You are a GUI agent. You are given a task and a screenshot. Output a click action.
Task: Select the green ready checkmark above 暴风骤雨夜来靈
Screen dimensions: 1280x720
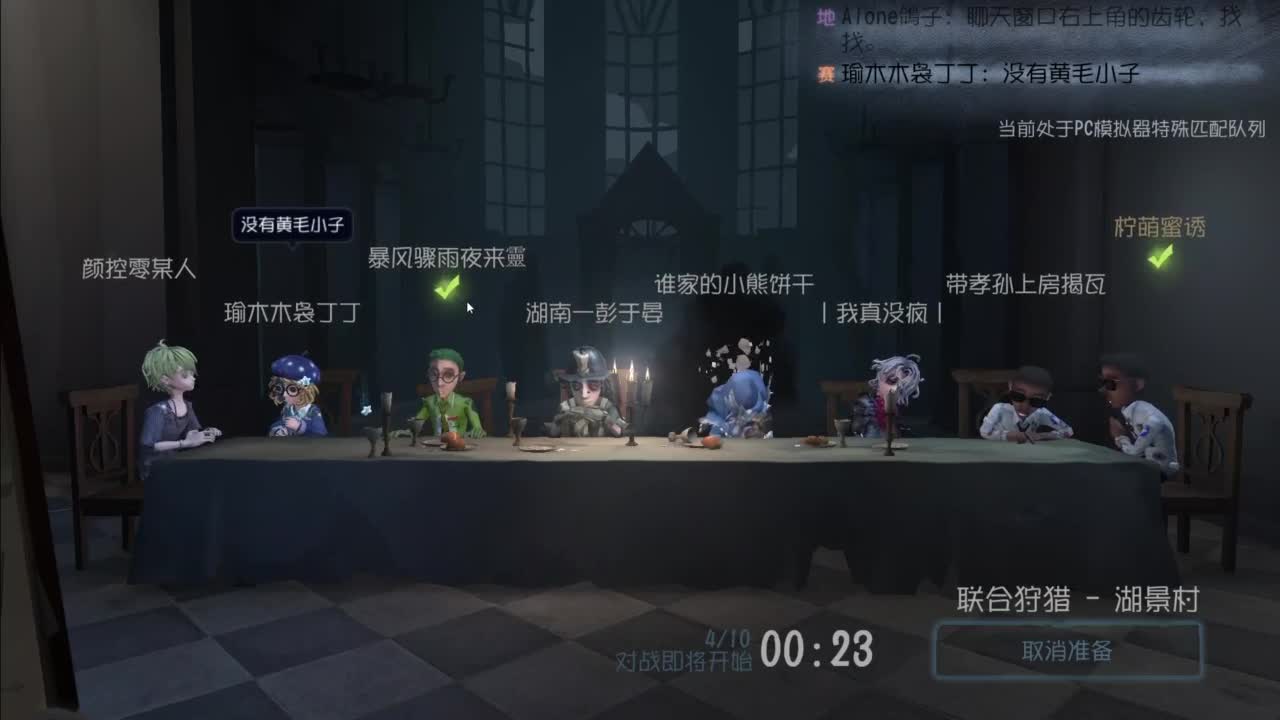[447, 288]
